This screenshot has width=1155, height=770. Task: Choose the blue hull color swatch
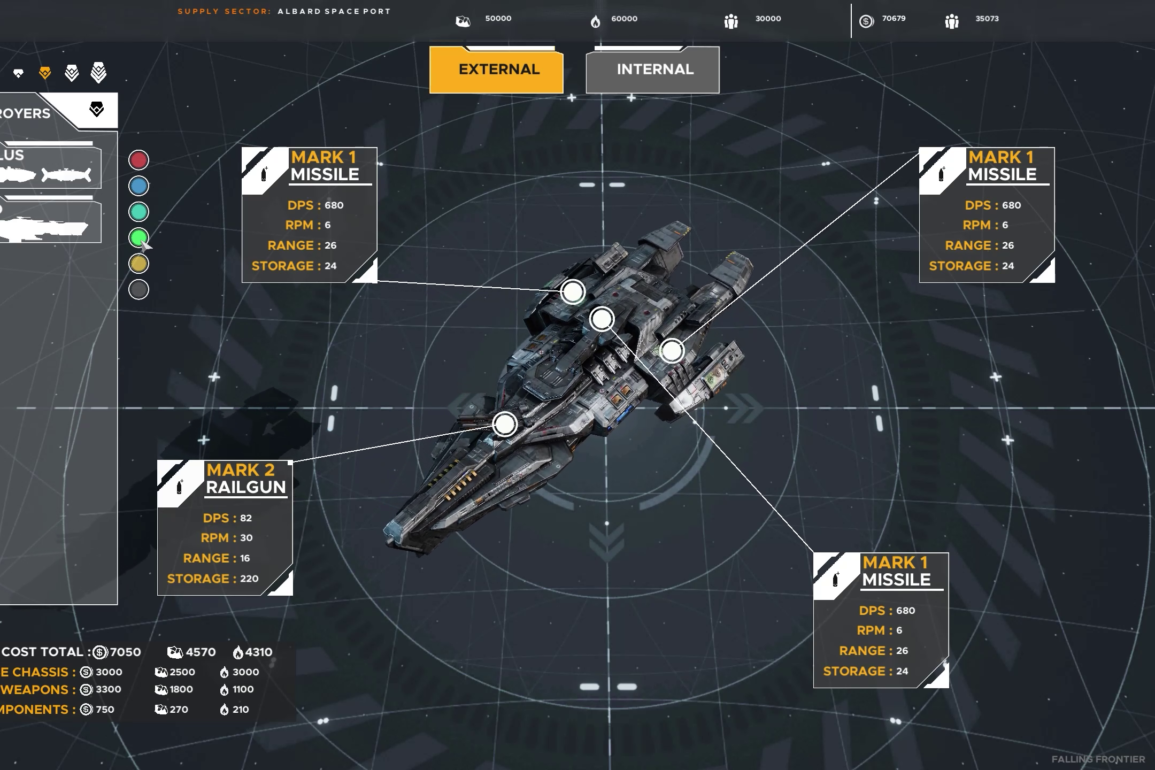(x=139, y=186)
